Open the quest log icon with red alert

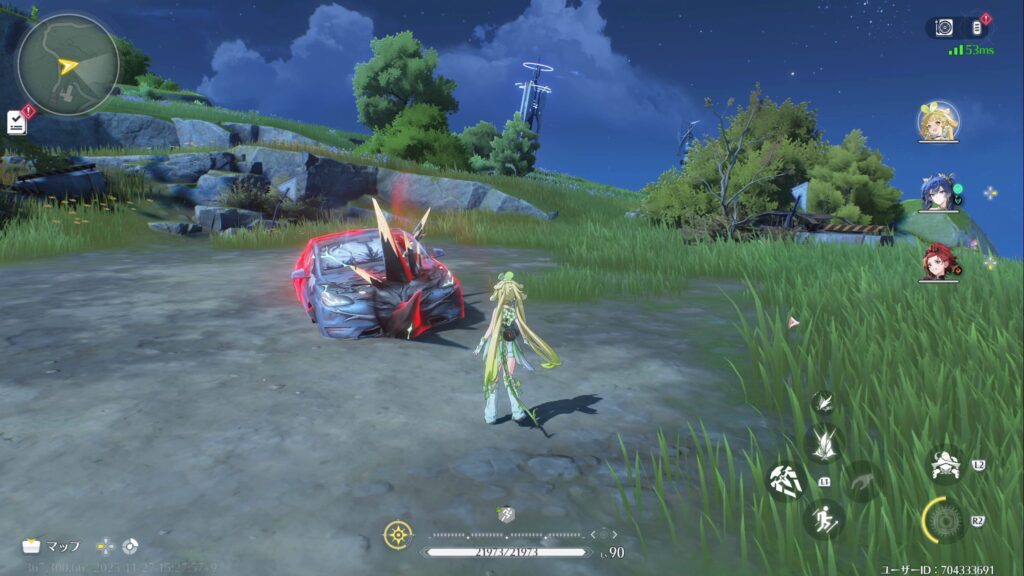16,122
